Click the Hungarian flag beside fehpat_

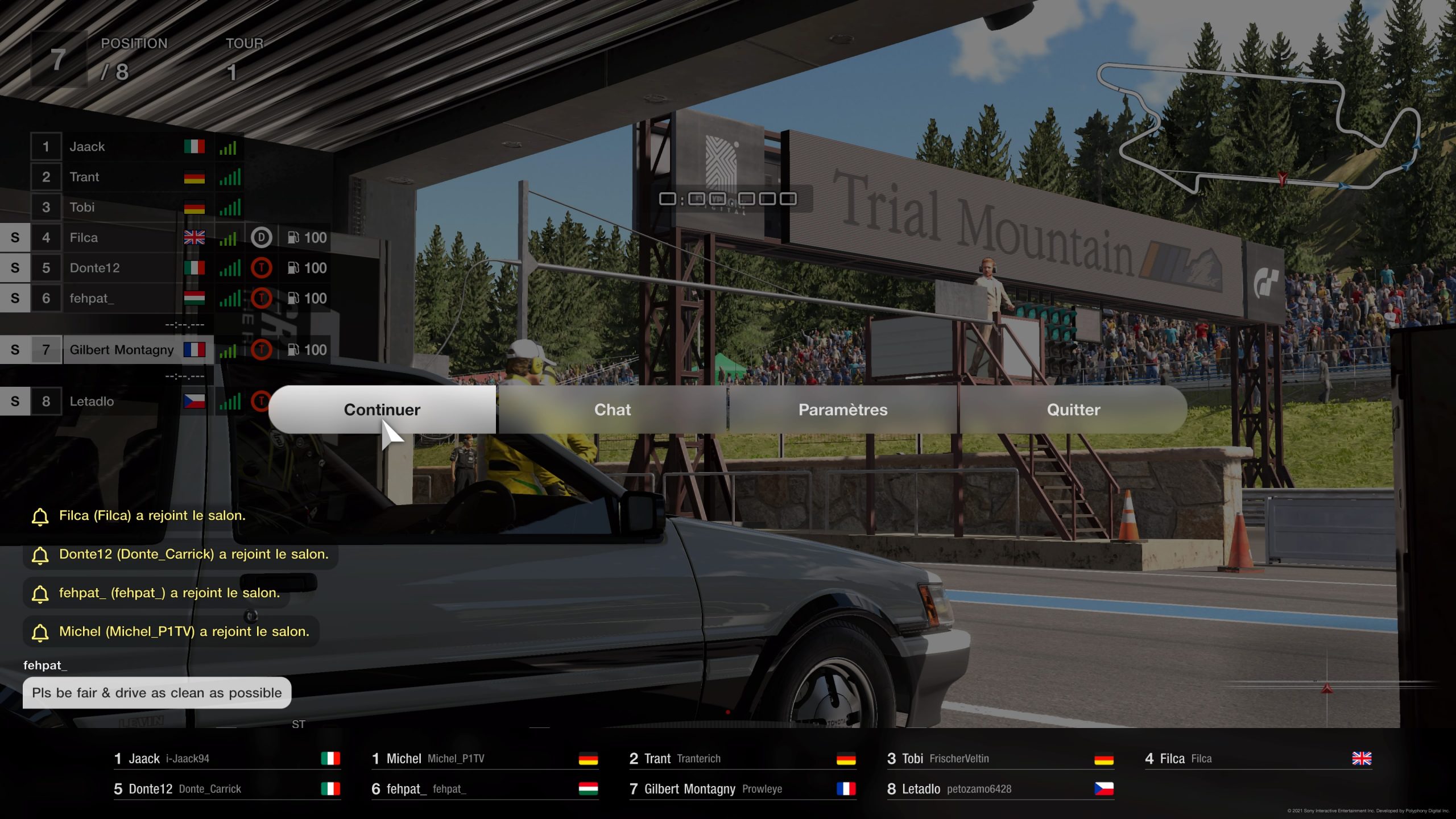(x=194, y=298)
